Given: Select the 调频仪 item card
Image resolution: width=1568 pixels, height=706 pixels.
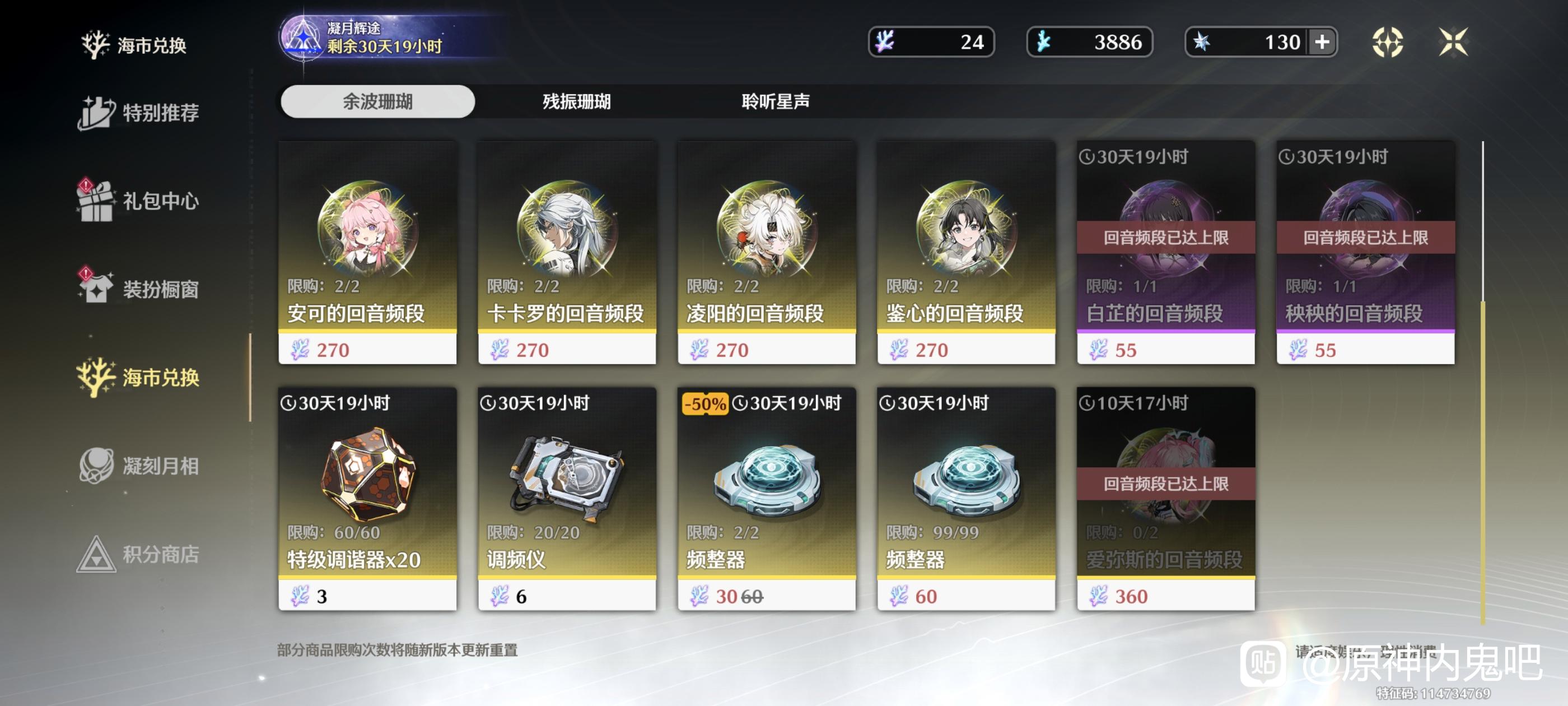Looking at the screenshot, I should pyautogui.click(x=567, y=499).
